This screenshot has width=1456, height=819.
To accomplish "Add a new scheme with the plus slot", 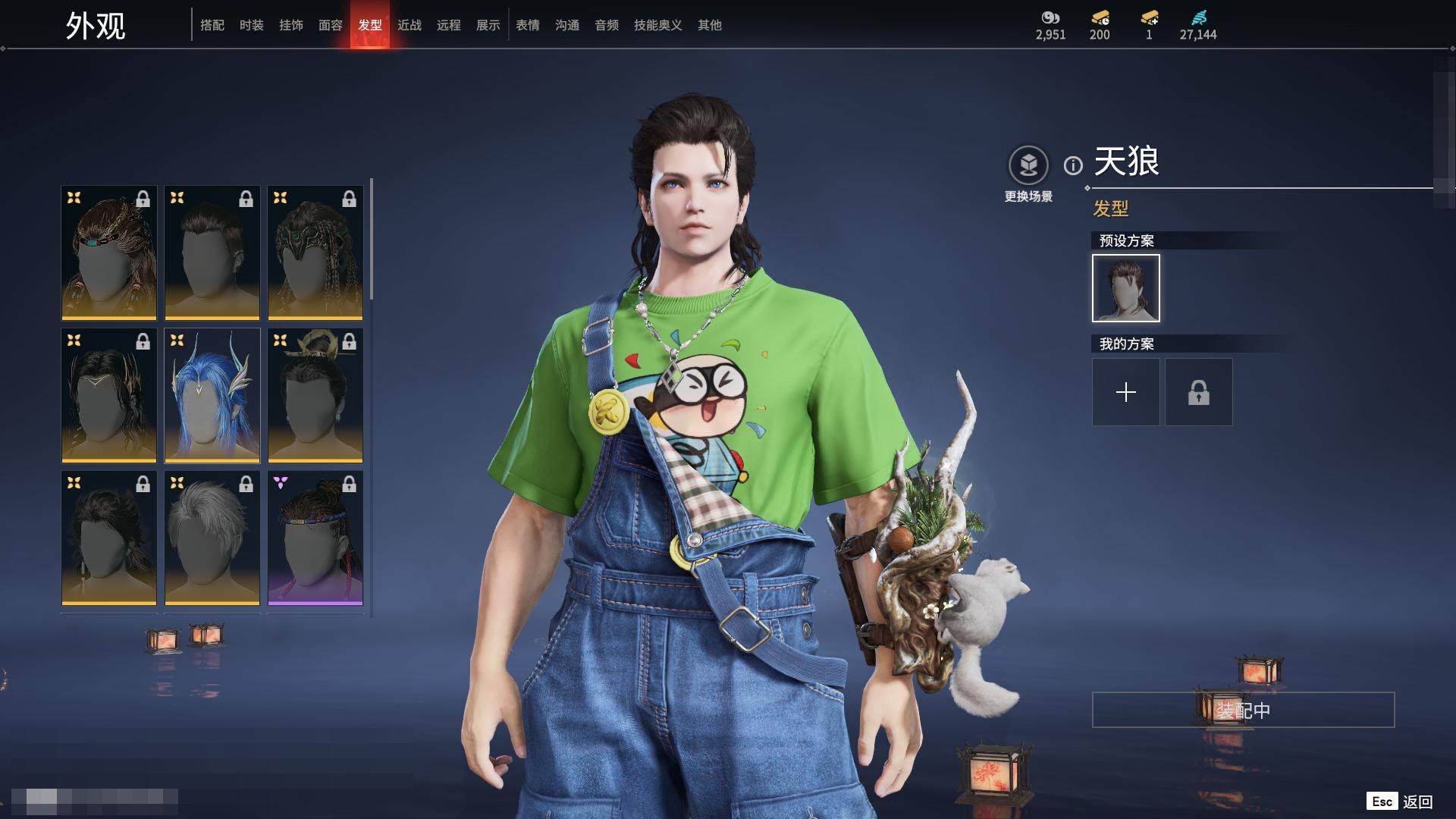I will point(1126,392).
